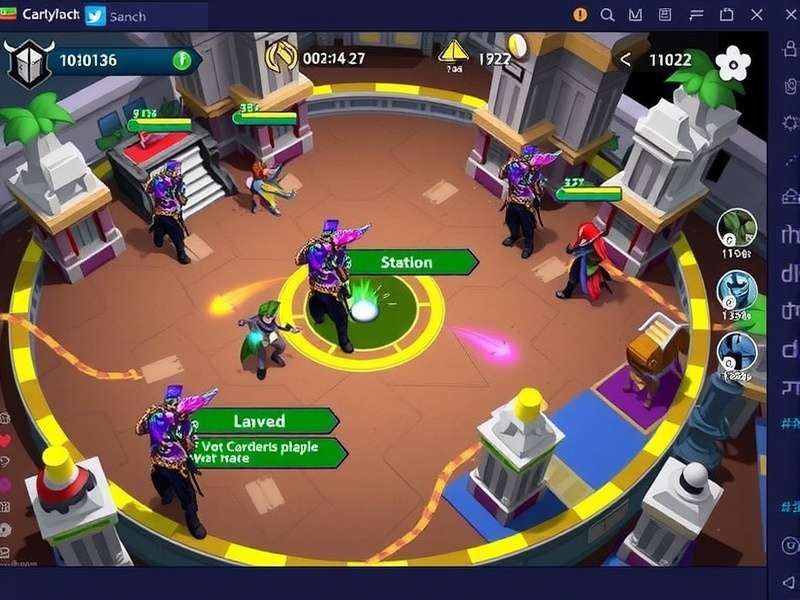Open the white flower icon menu
Image resolution: width=800 pixels, height=600 pixels.
tap(733, 63)
